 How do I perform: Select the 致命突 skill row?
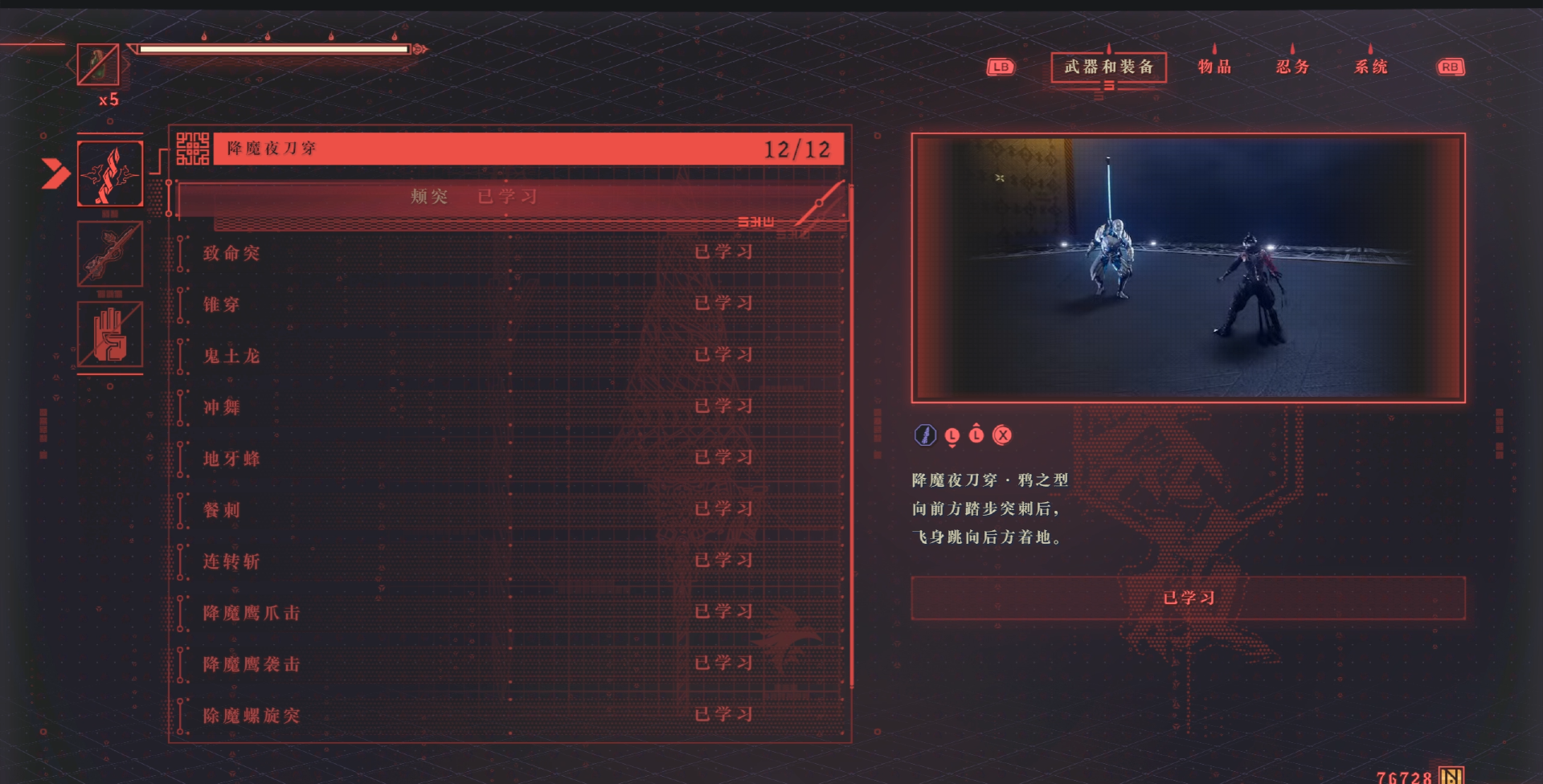(511, 253)
